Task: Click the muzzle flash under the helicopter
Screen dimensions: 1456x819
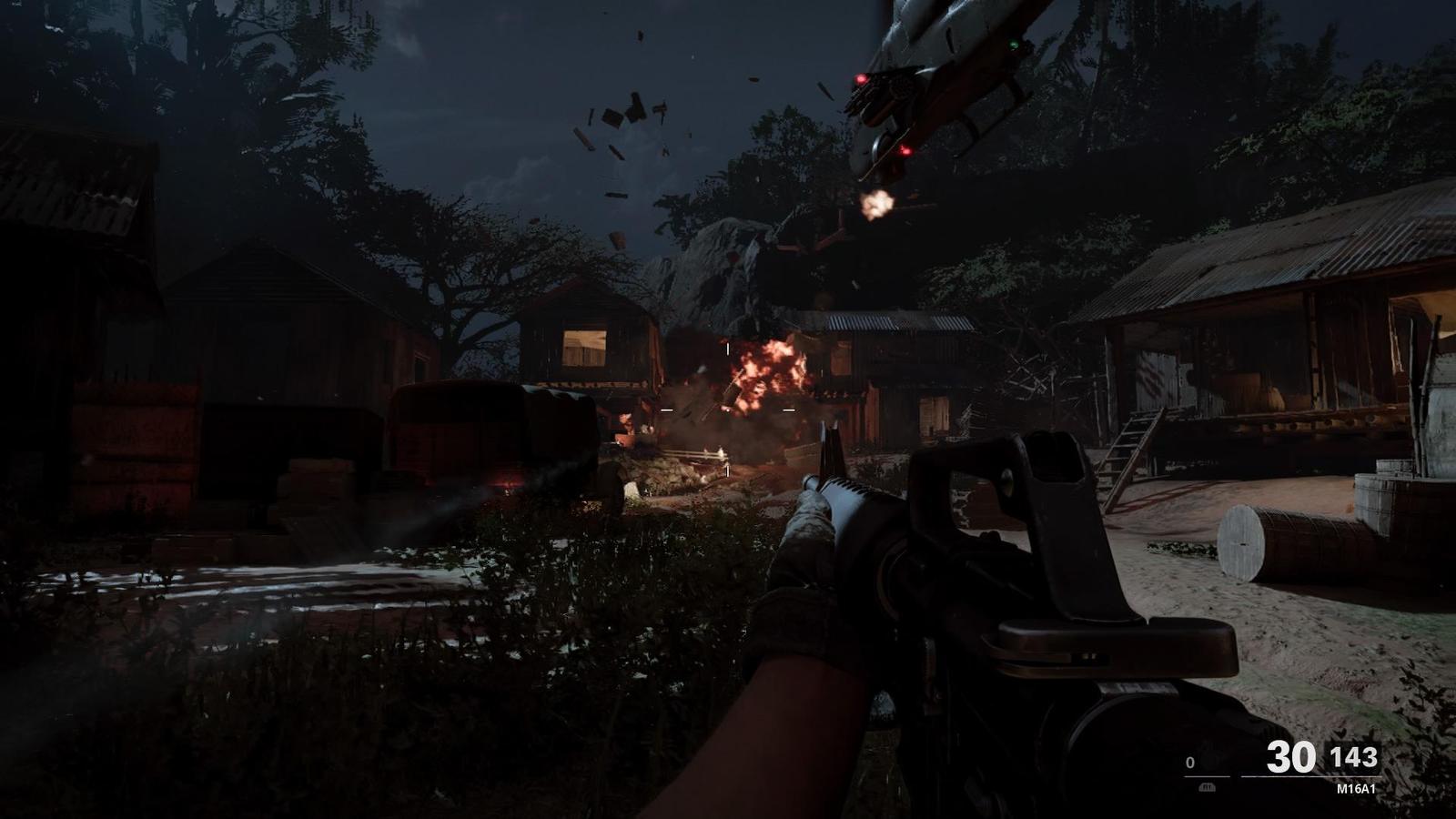Action: point(876,202)
